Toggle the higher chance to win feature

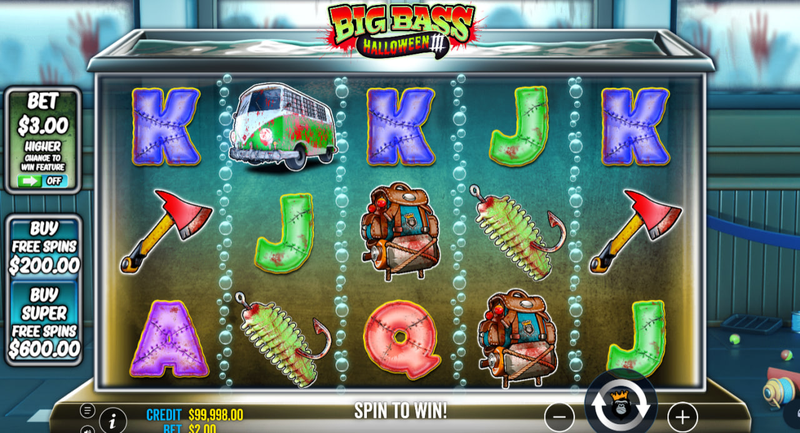pyautogui.click(x=42, y=181)
